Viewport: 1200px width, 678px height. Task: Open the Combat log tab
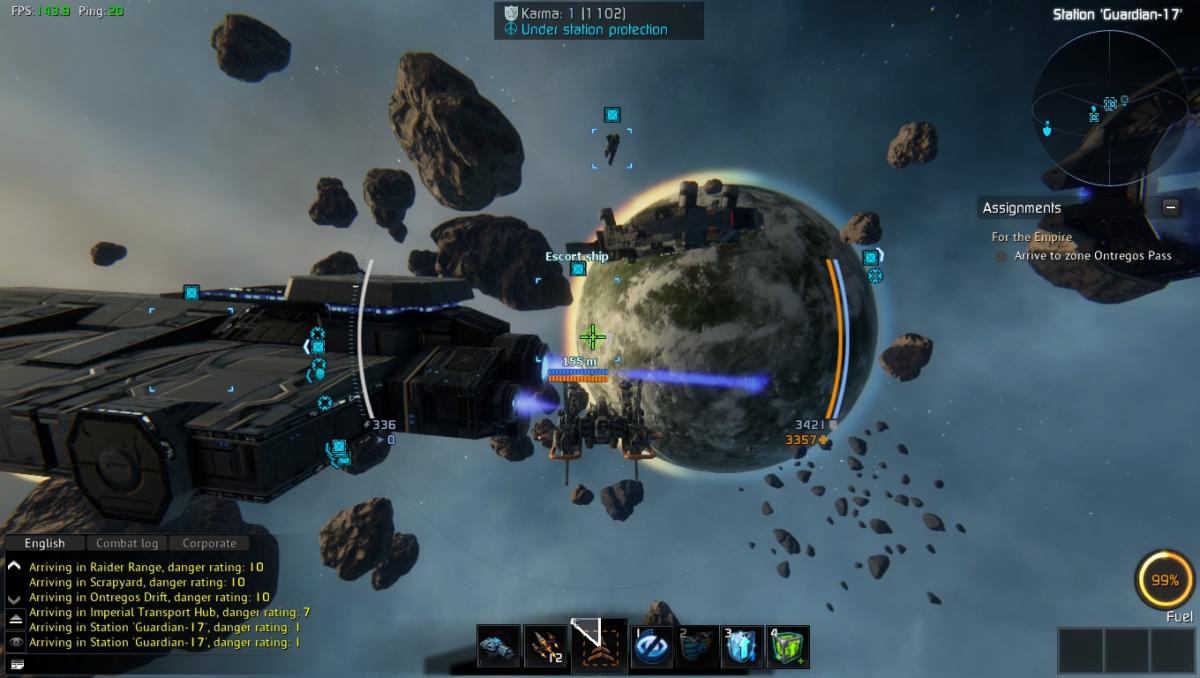click(127, 543)
